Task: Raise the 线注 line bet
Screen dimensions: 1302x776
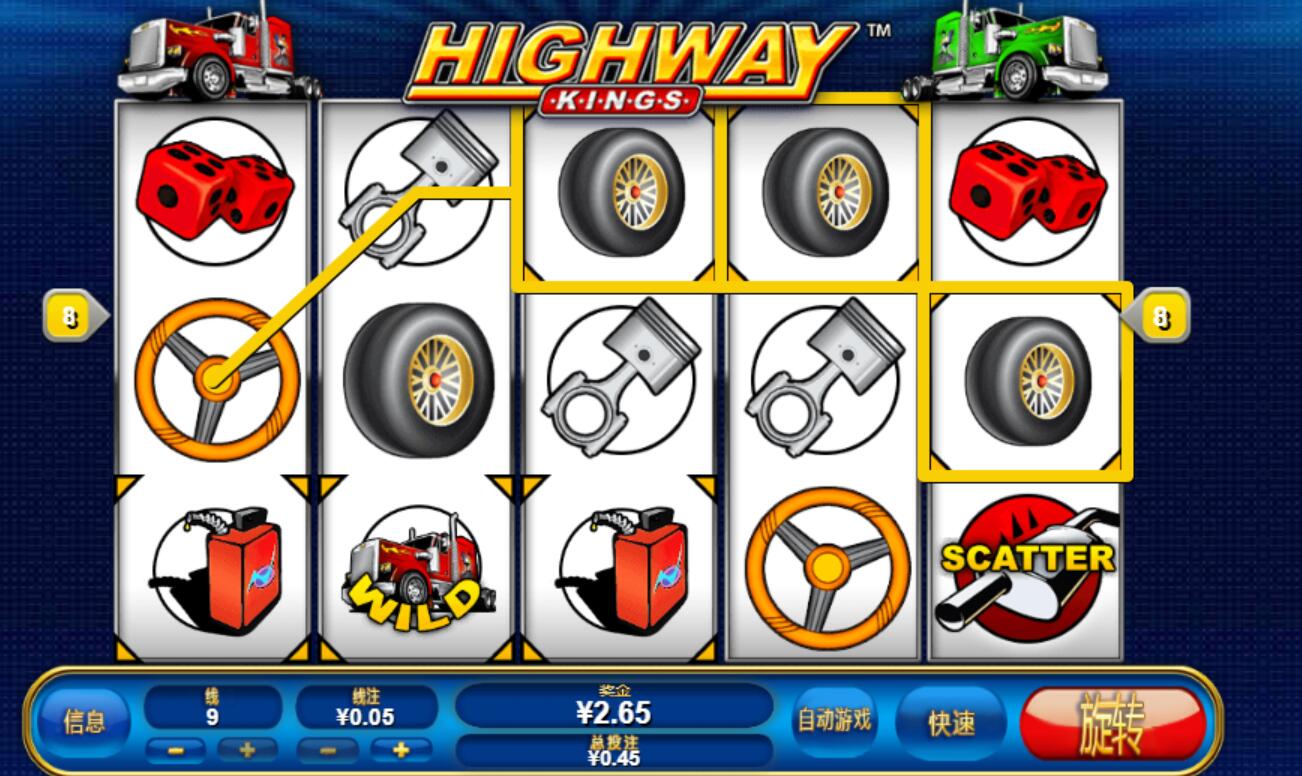Action: tap(400, 749)
